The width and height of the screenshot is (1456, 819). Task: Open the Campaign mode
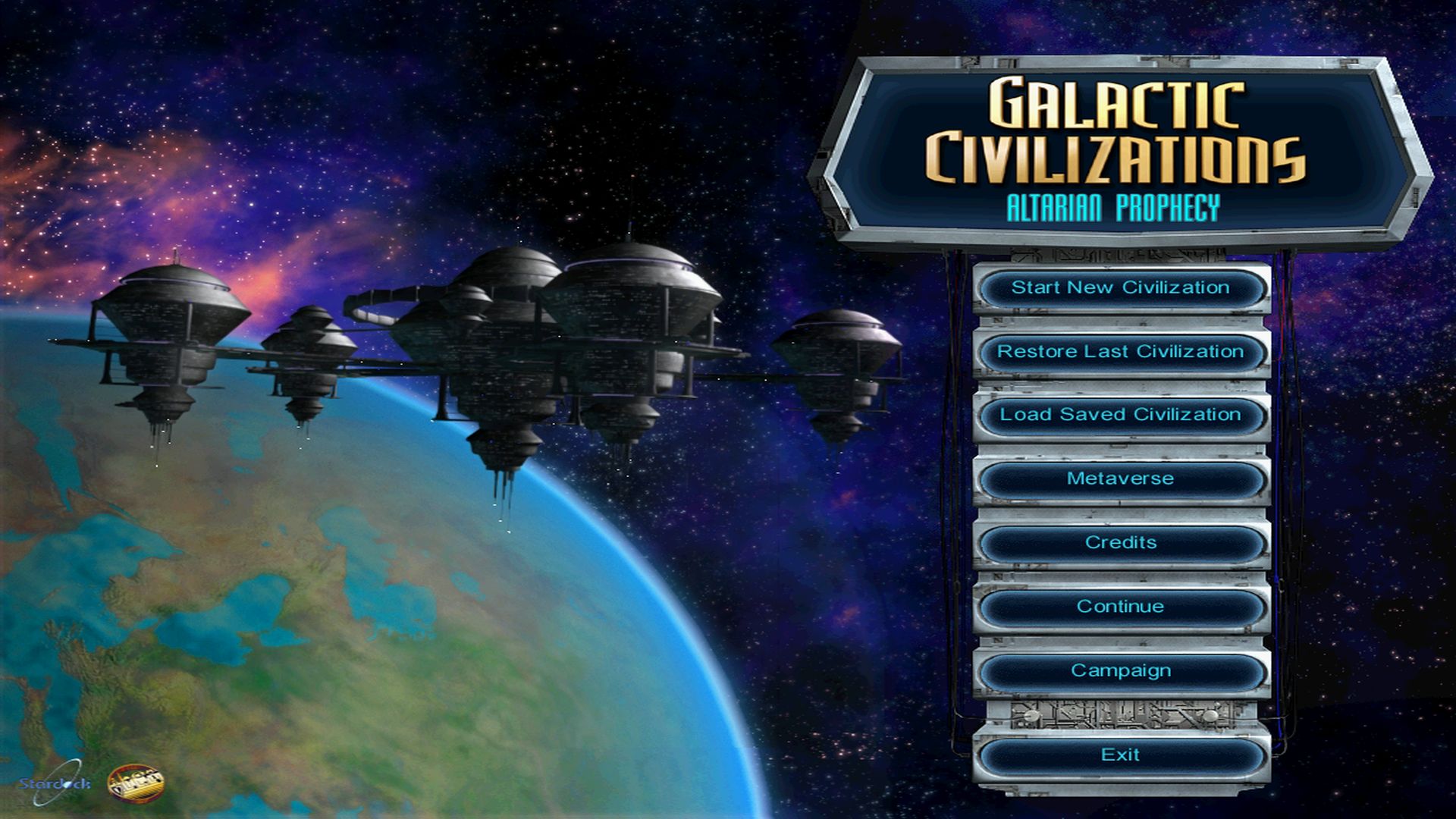click(1121, 670)
